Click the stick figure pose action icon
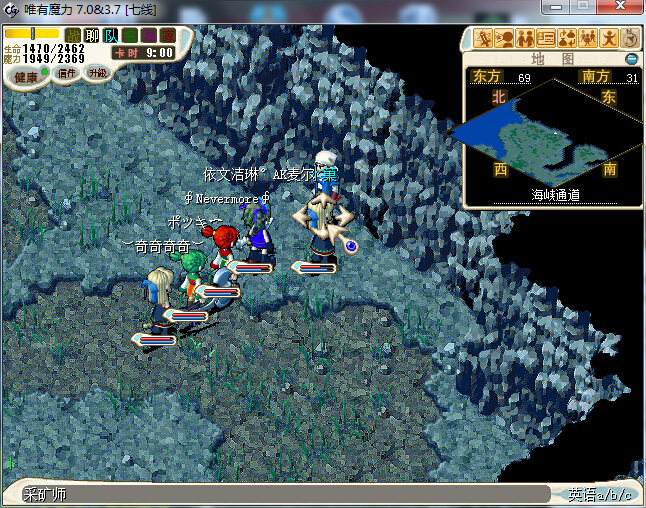 point(609,39)
